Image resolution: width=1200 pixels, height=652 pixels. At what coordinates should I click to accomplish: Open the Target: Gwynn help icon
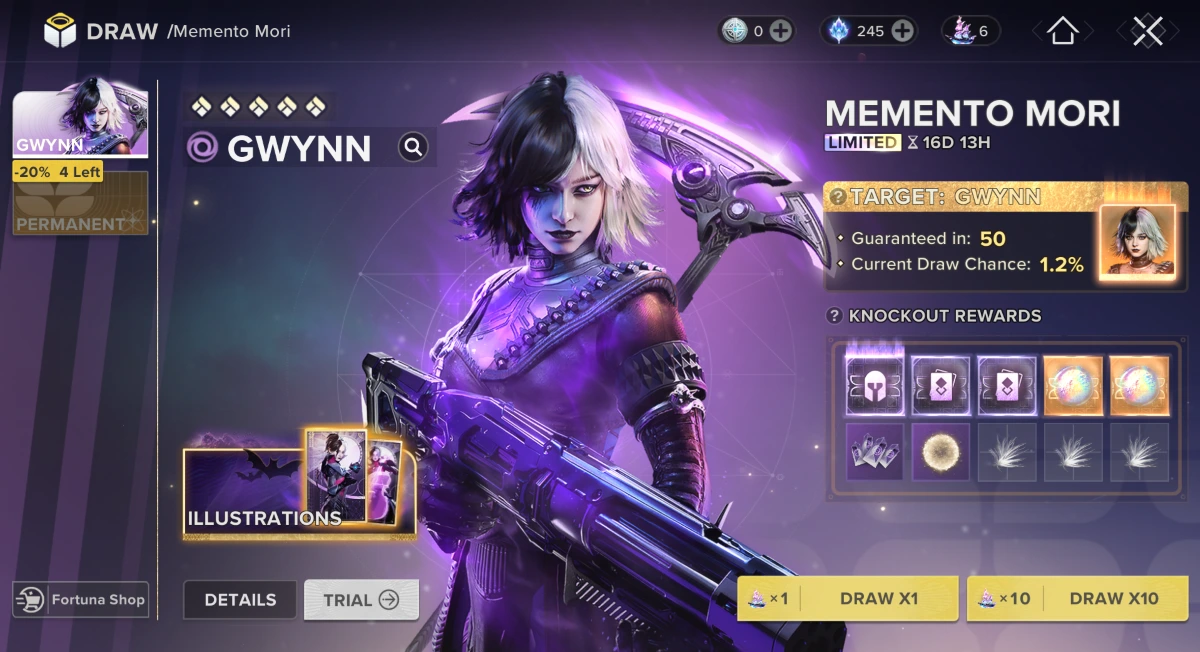837,197
